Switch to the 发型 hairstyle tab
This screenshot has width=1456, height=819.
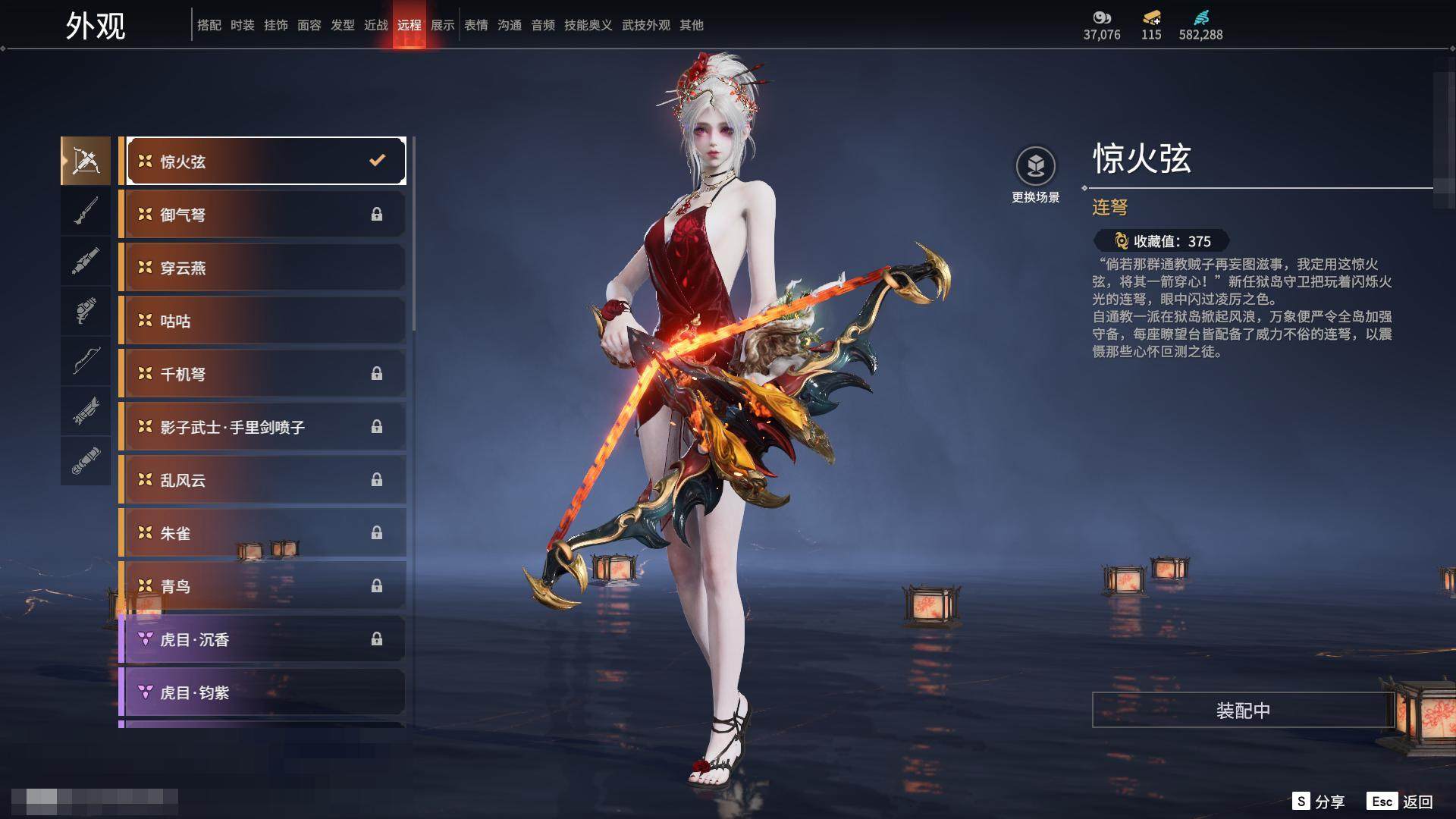(x=343, y=25)
